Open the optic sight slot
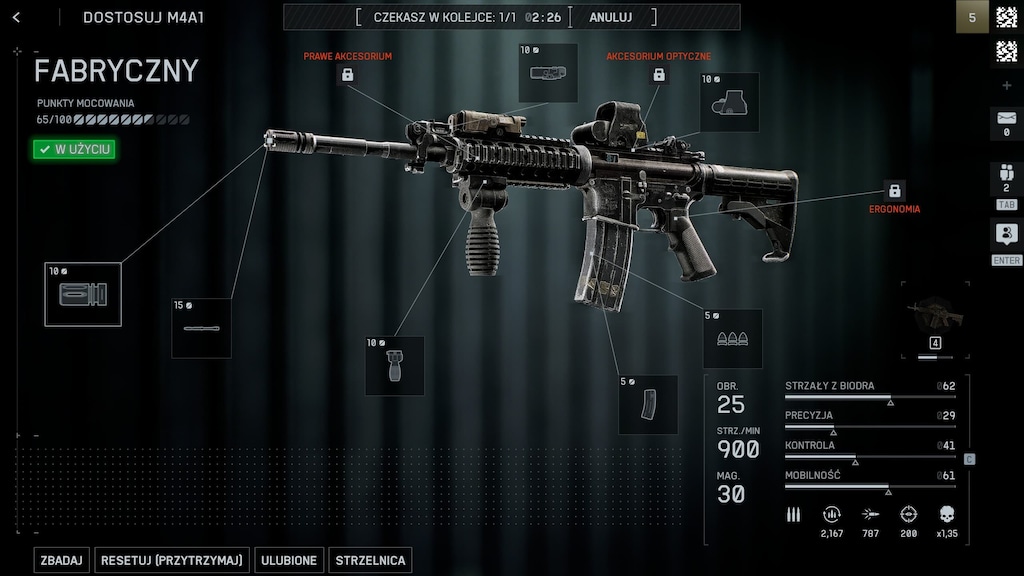Viewport: 1024px width, 576px height. click(x=729, y=103)
